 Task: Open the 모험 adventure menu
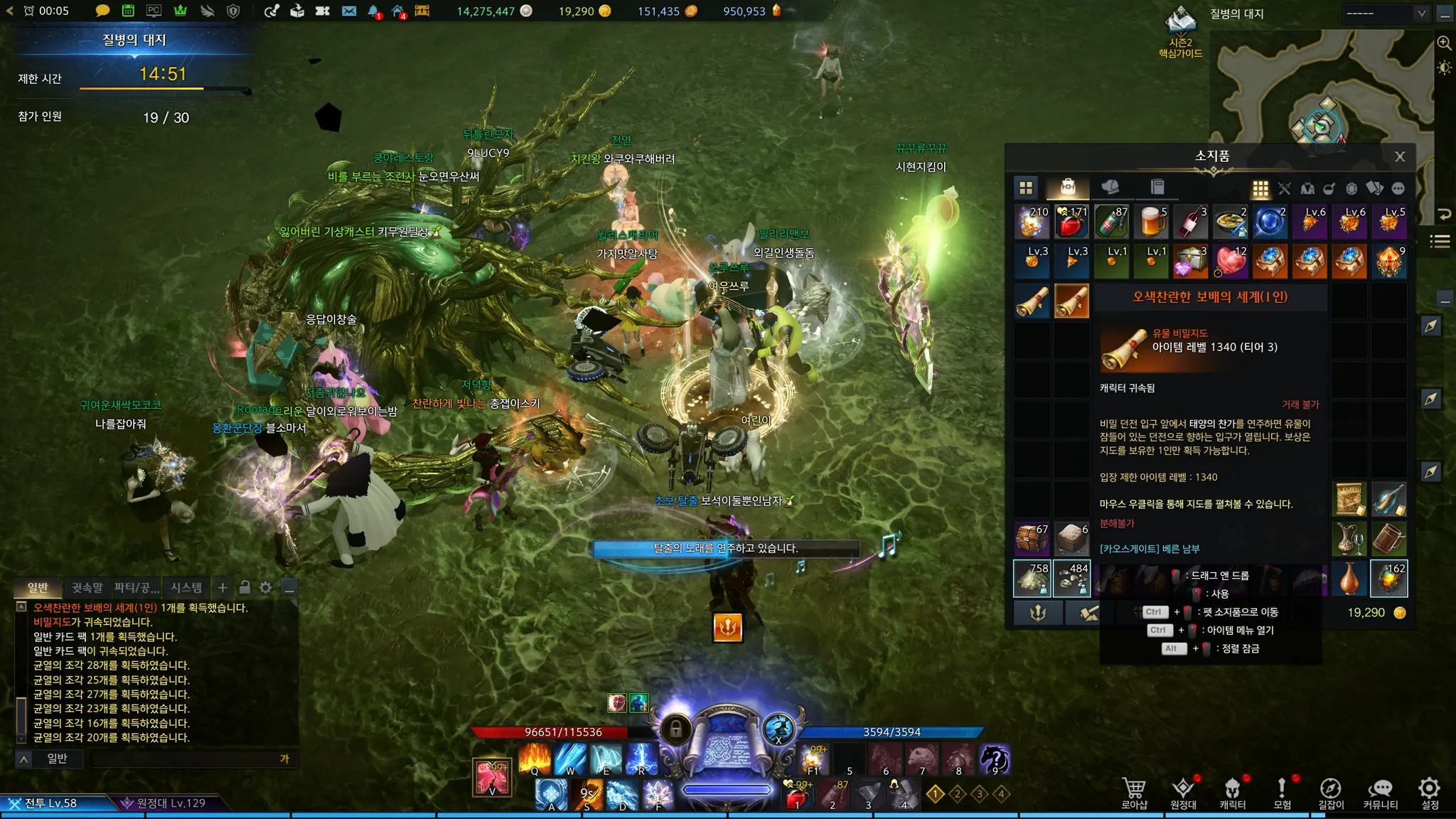click(x=1282, y=793)
